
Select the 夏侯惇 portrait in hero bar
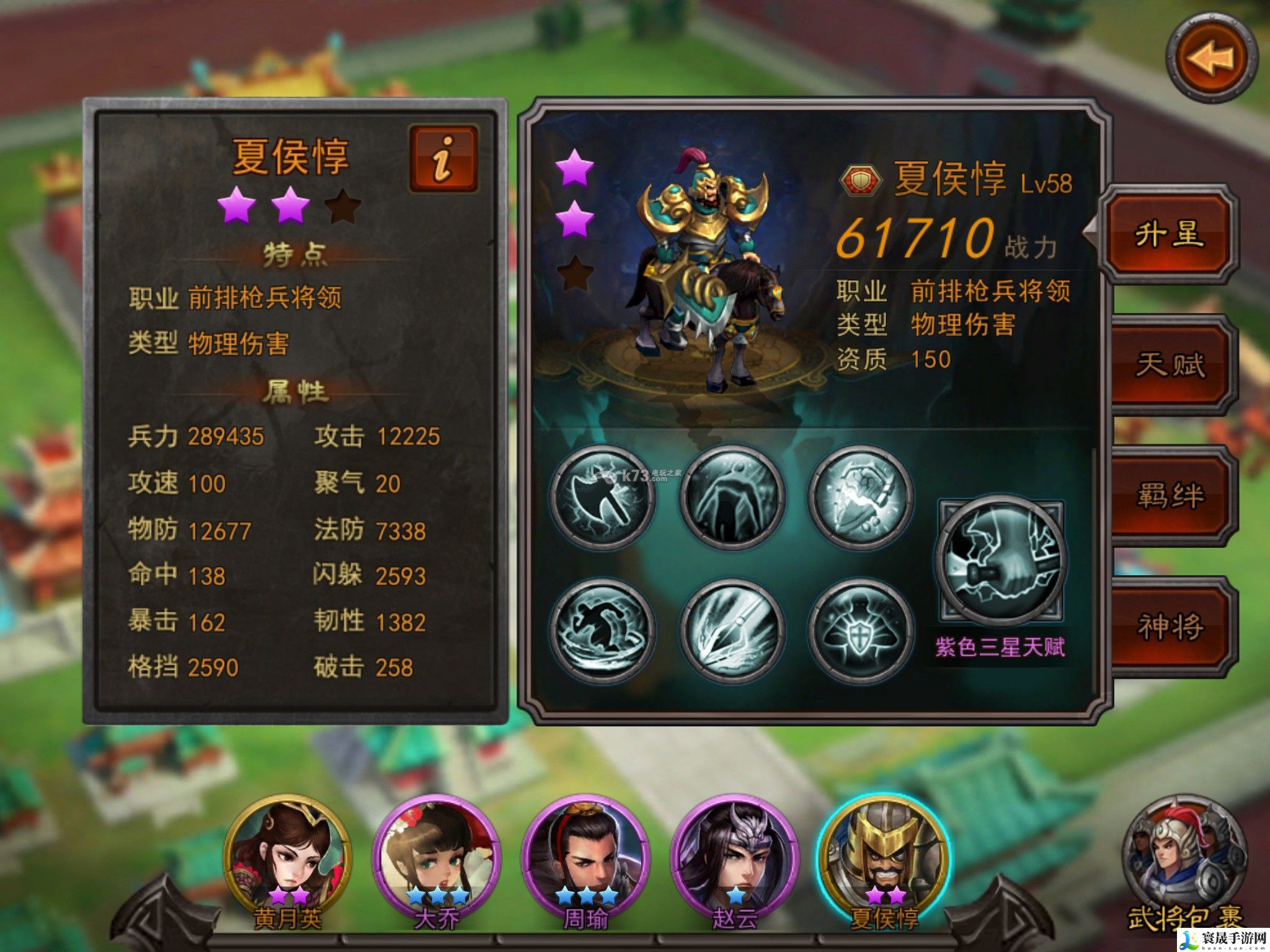coord(884,858)
